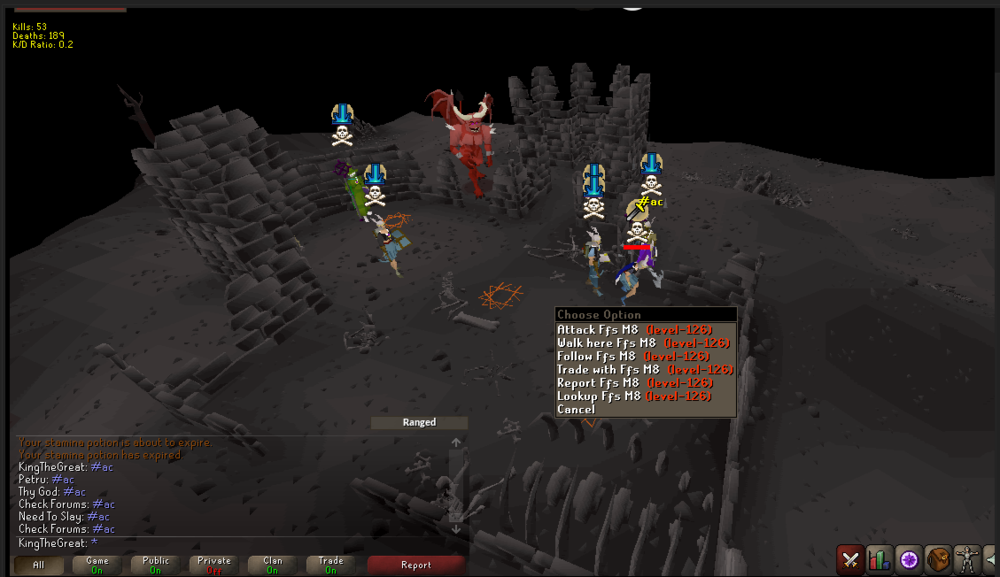Open the skills bar chart tab
Viewport: 1000px width, 577px height.
coord(880,559)
